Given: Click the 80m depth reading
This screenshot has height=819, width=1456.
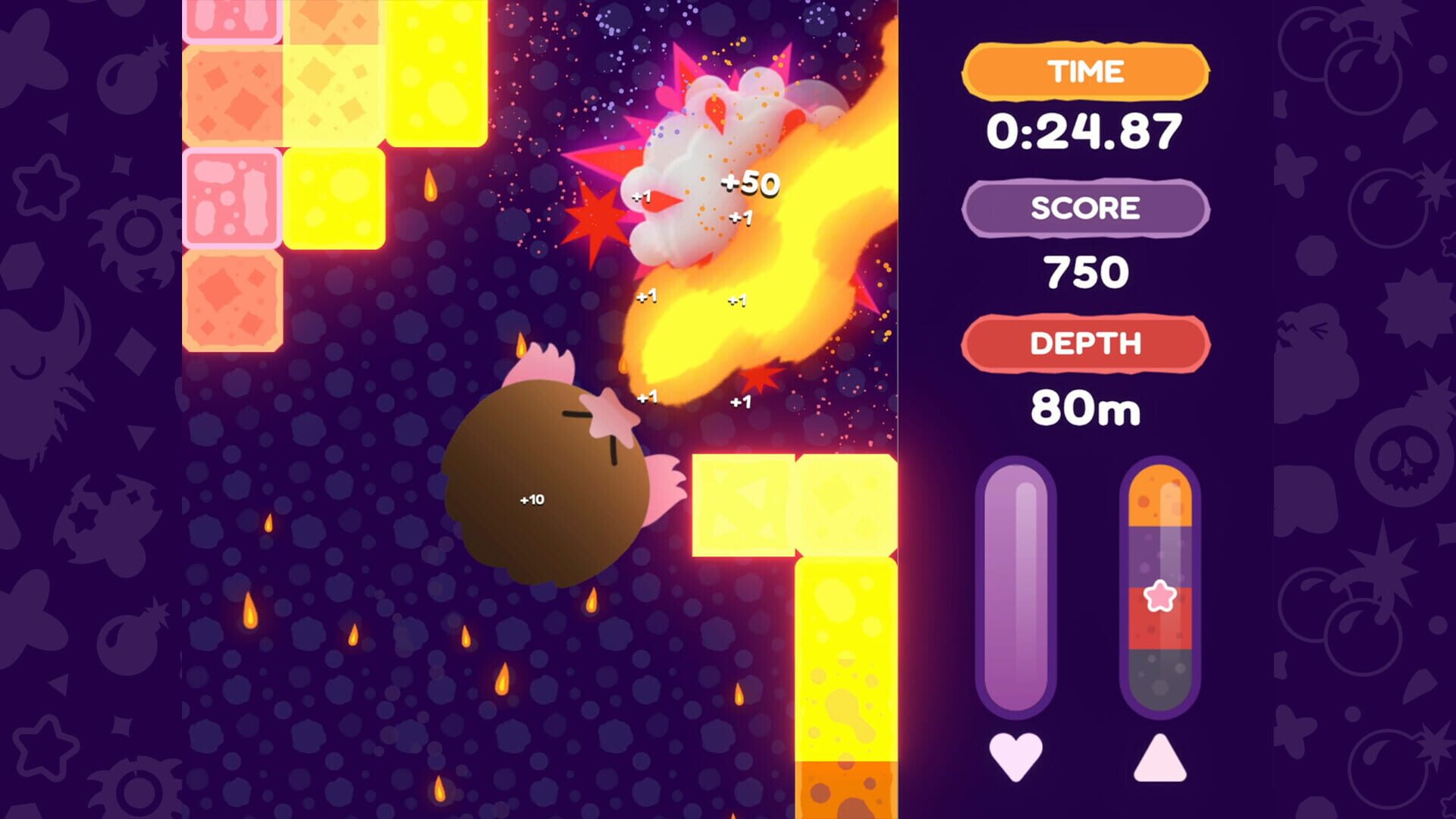Looking at the screenshot, I should click(x=1086, y=408).
